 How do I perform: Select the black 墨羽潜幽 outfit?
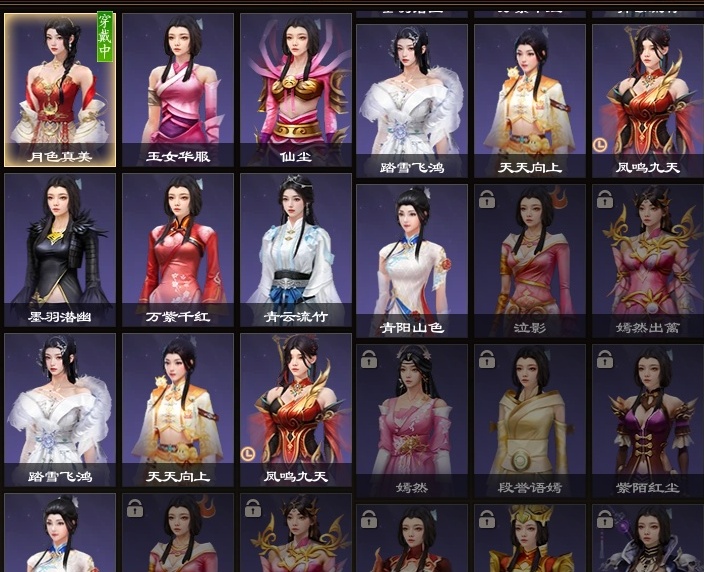click(60, 250)
